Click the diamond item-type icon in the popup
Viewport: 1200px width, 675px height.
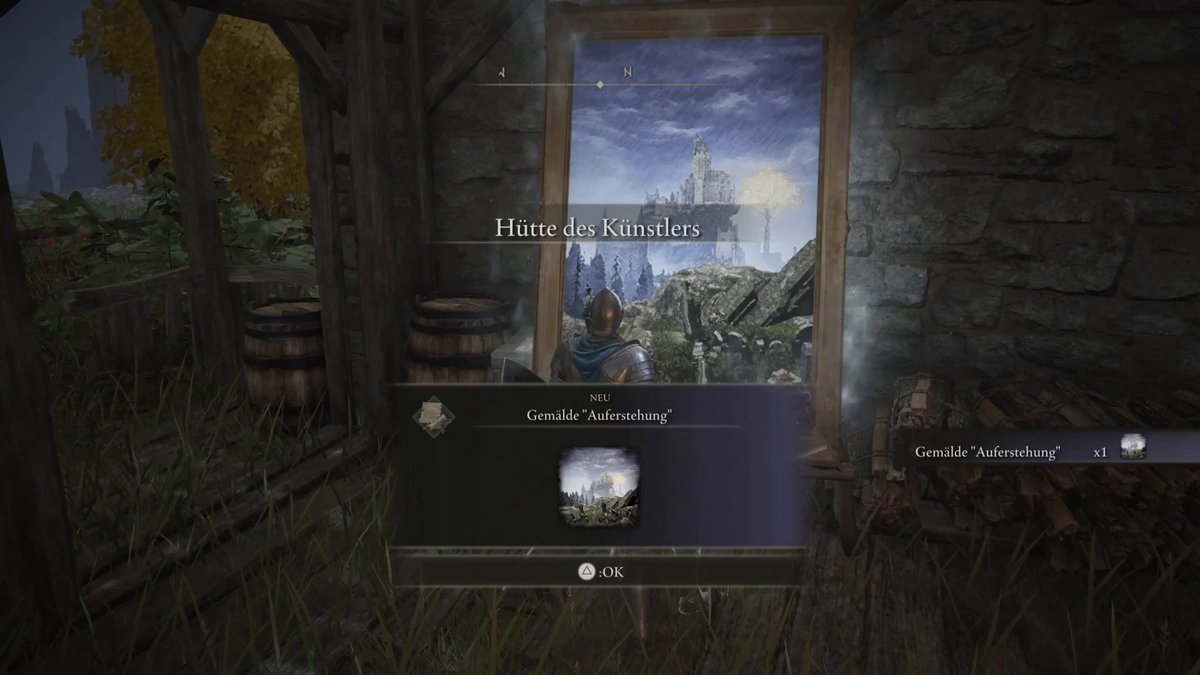point(434,415)
